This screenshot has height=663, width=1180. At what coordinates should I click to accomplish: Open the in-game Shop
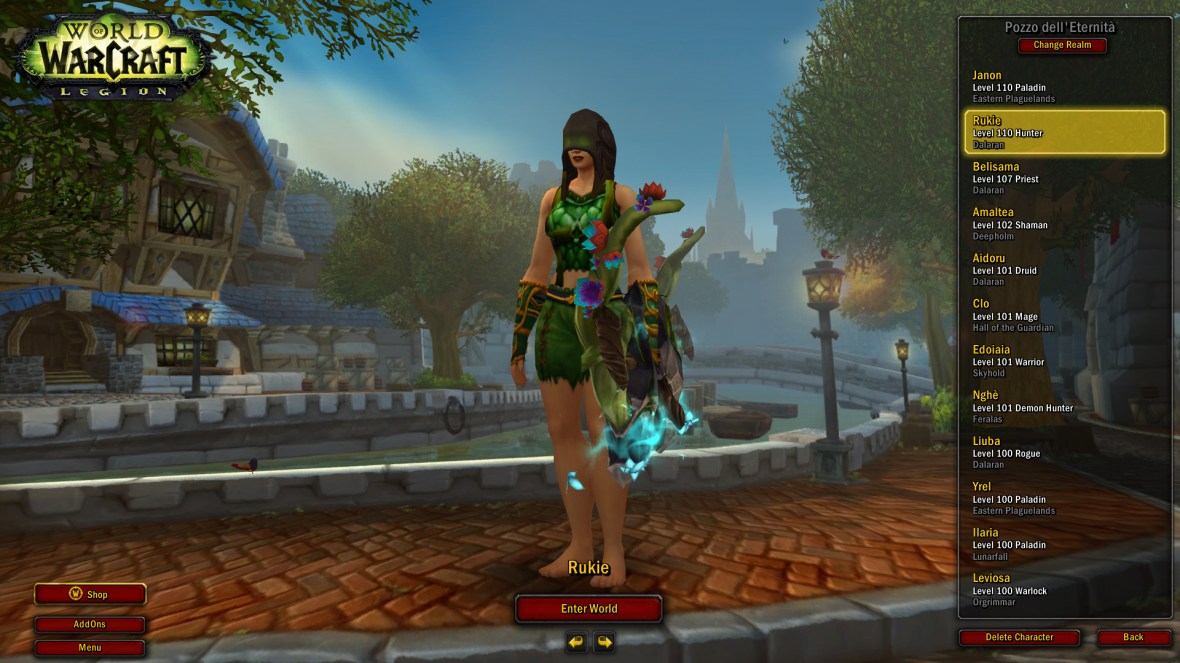pyautogui.click(x=90, y=594)
